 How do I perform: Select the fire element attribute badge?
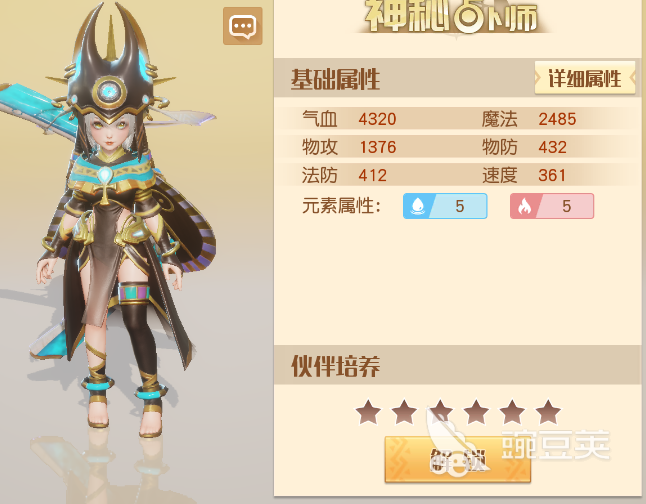(x=552, y=206)
